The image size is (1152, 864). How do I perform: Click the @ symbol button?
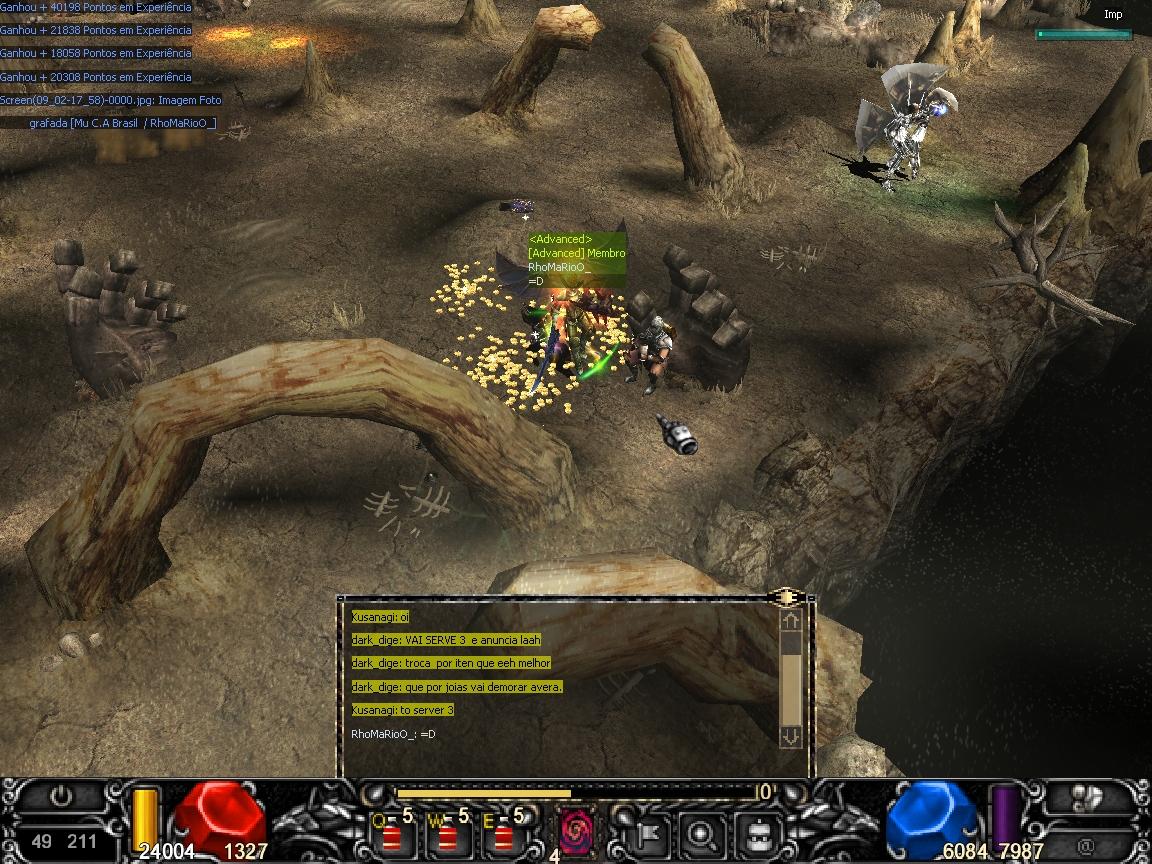pos(1086,844)
